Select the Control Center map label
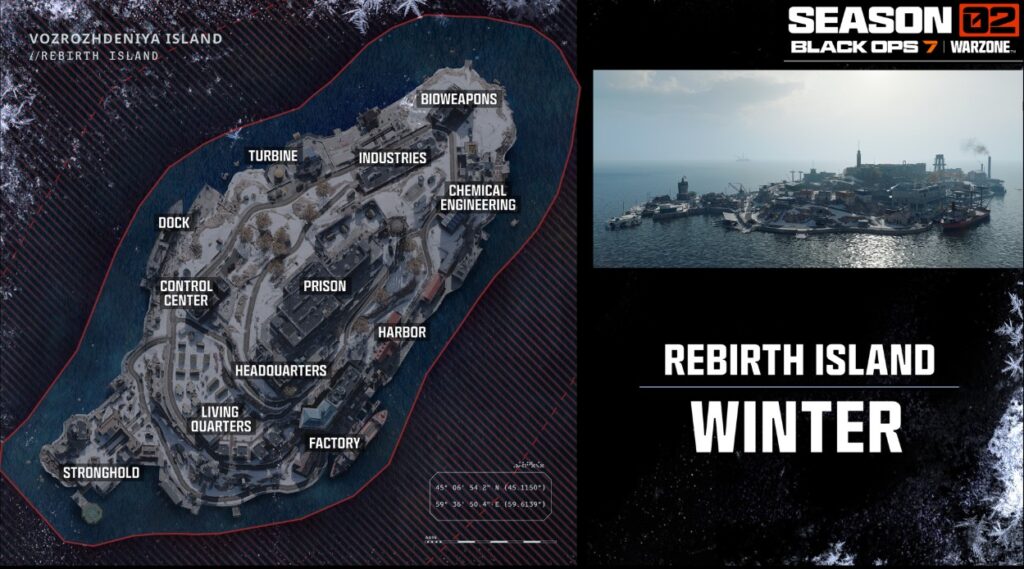Screen dimensions: 1024x569 (x=186, y=293)
